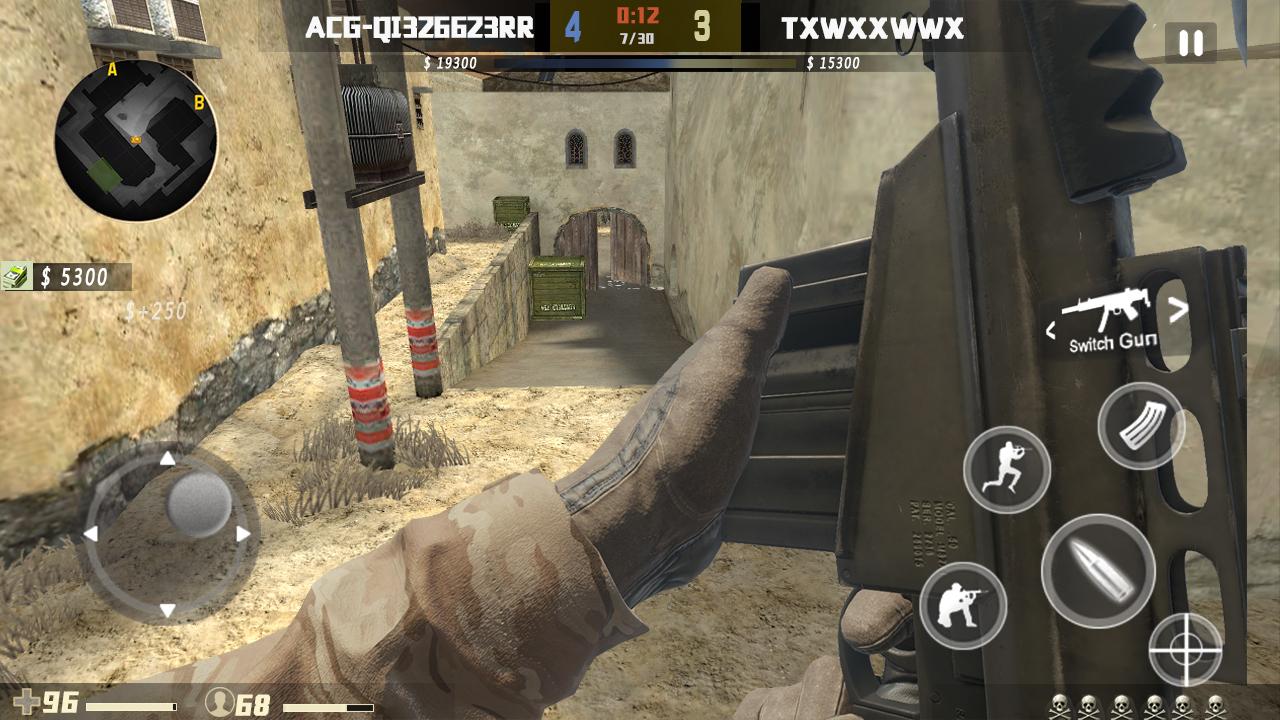Viewport: 1280px width, 720px height.
Task: Select team TXWXXWWX on the scoreboard
Action: pos(873,29)
